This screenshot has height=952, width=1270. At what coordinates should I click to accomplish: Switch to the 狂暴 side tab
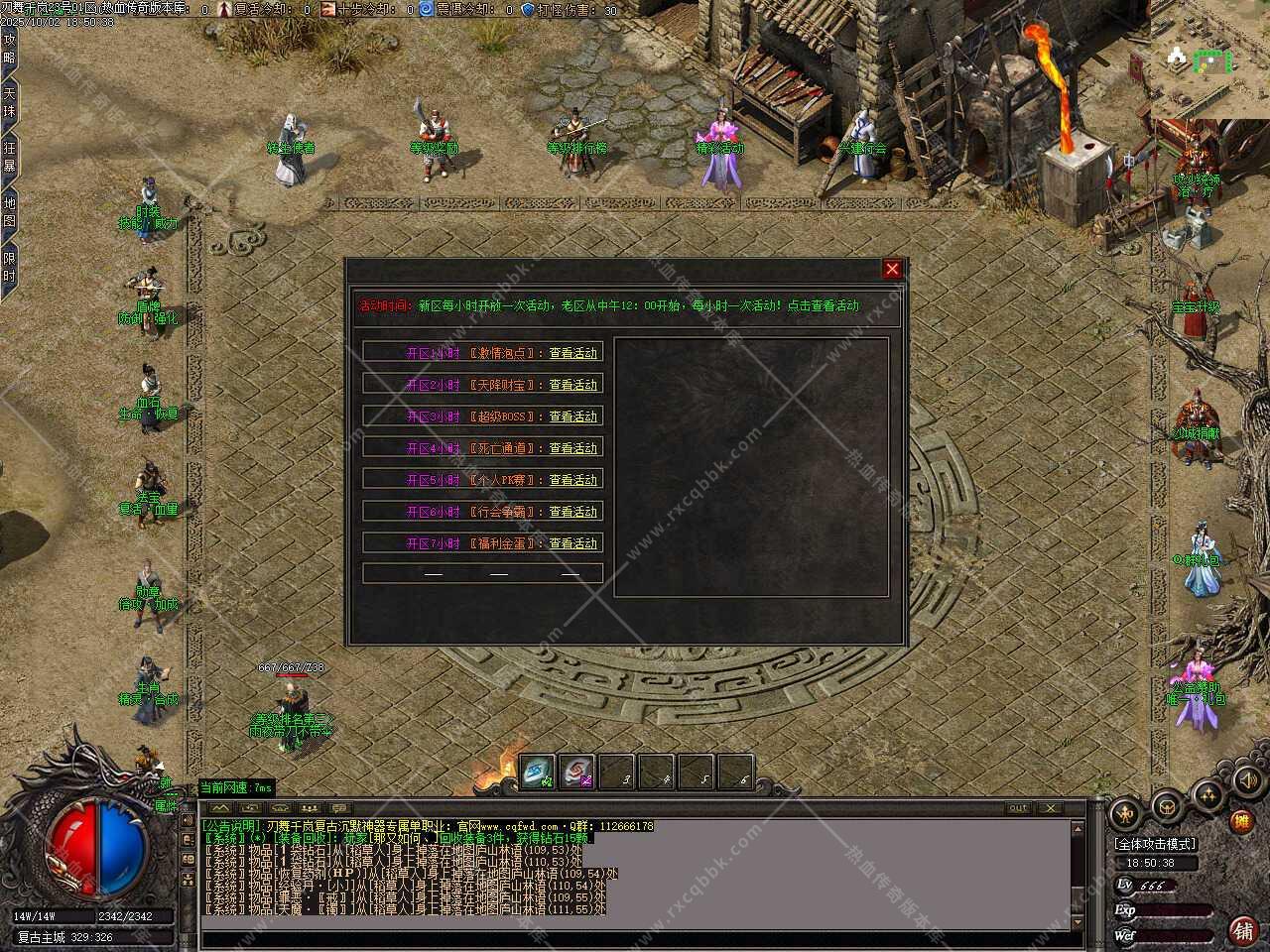9,158
